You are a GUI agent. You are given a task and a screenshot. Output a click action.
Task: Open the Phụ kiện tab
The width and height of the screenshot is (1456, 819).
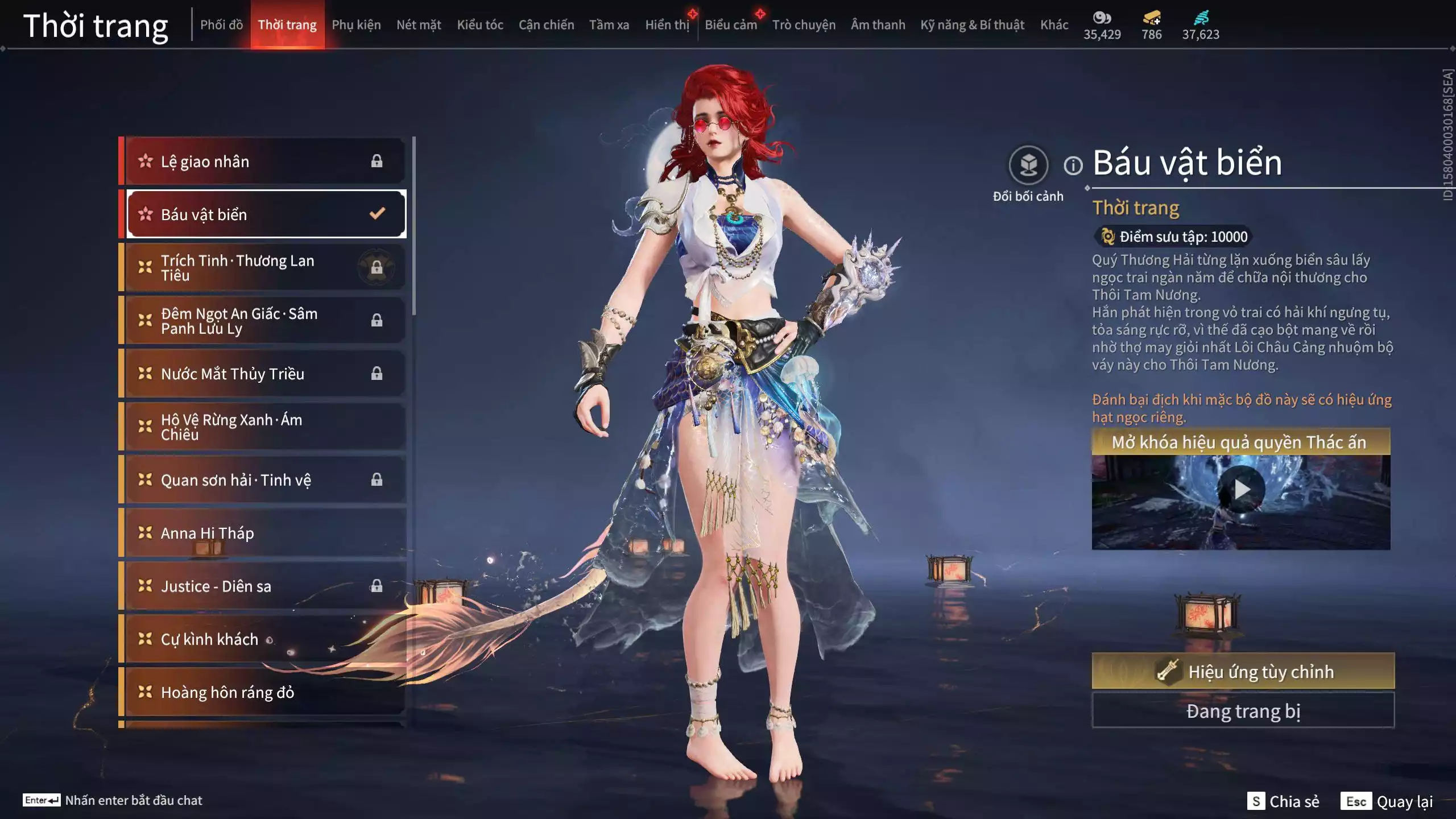pyautogui.click(x=356, y=24)
